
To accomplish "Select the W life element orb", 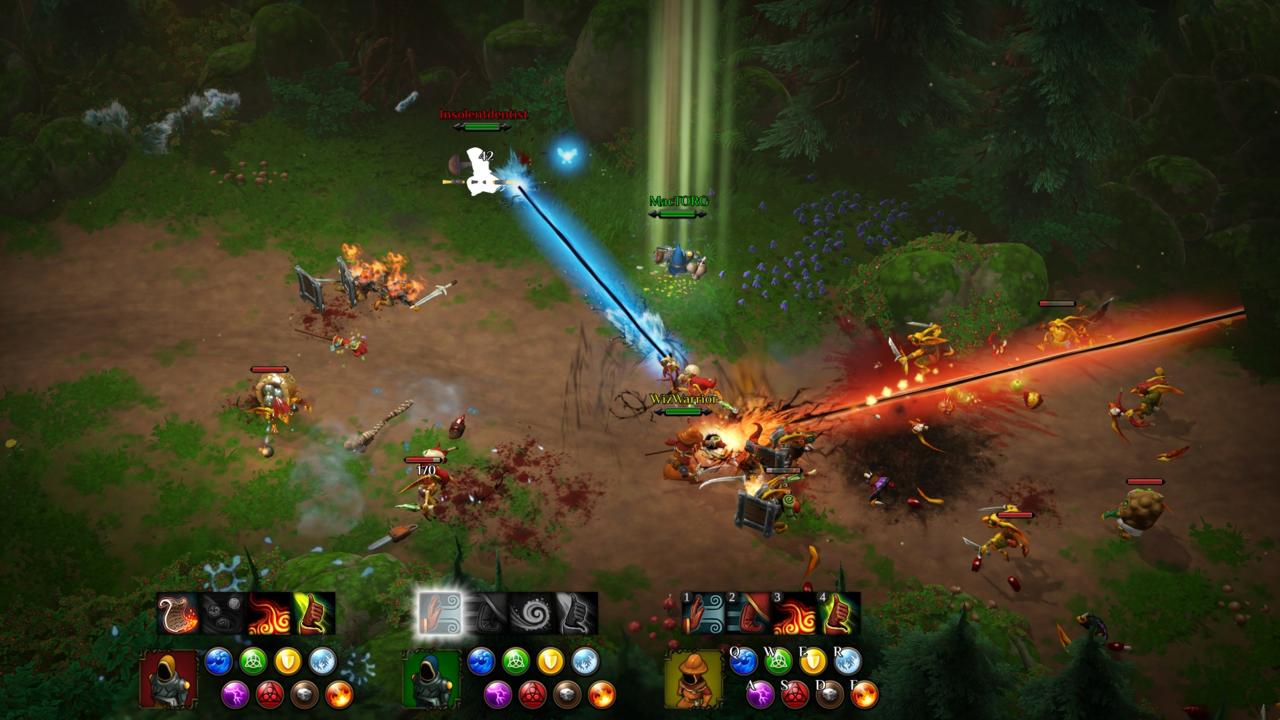I will coord(777,661).
